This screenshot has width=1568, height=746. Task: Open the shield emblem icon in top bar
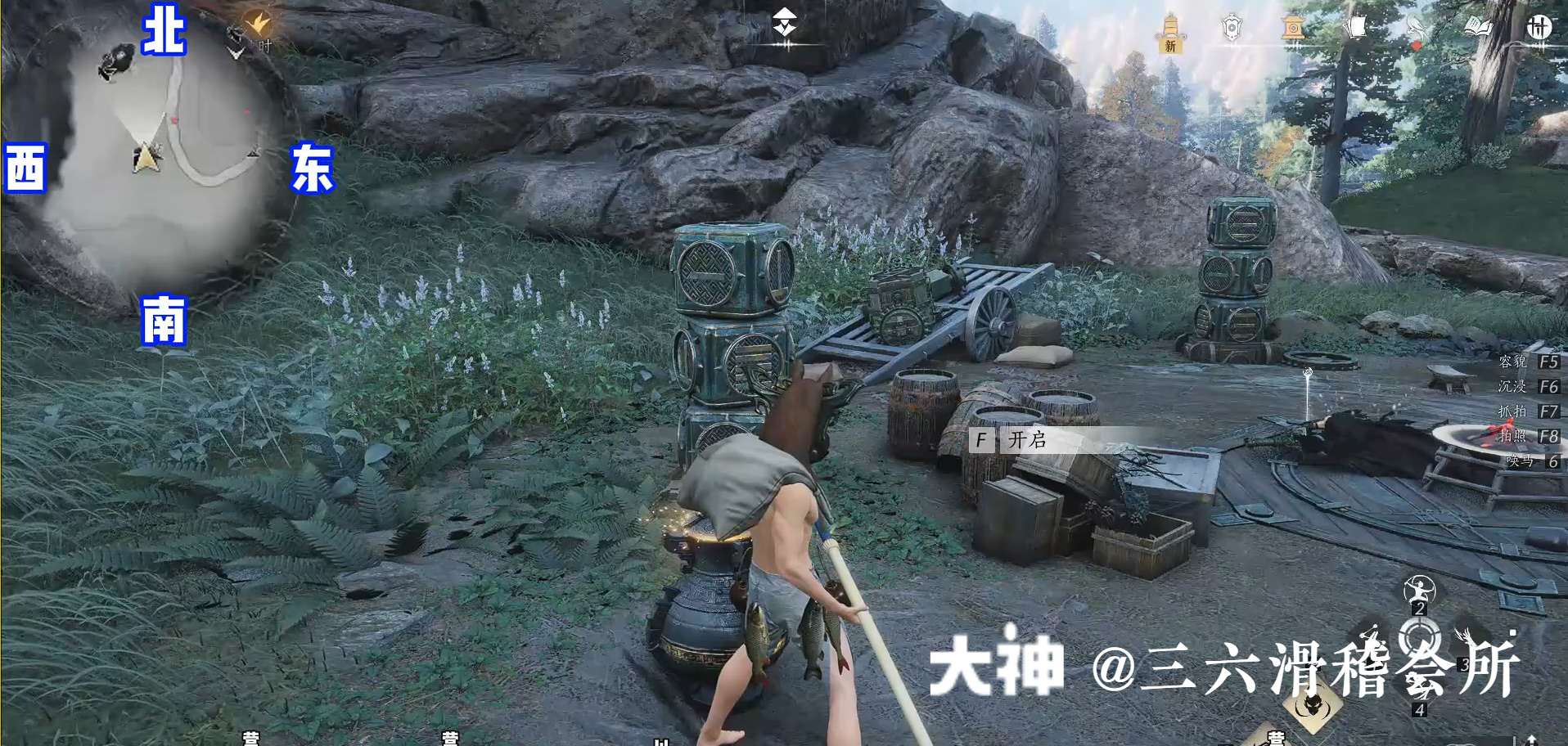(x=1232, y=25)
